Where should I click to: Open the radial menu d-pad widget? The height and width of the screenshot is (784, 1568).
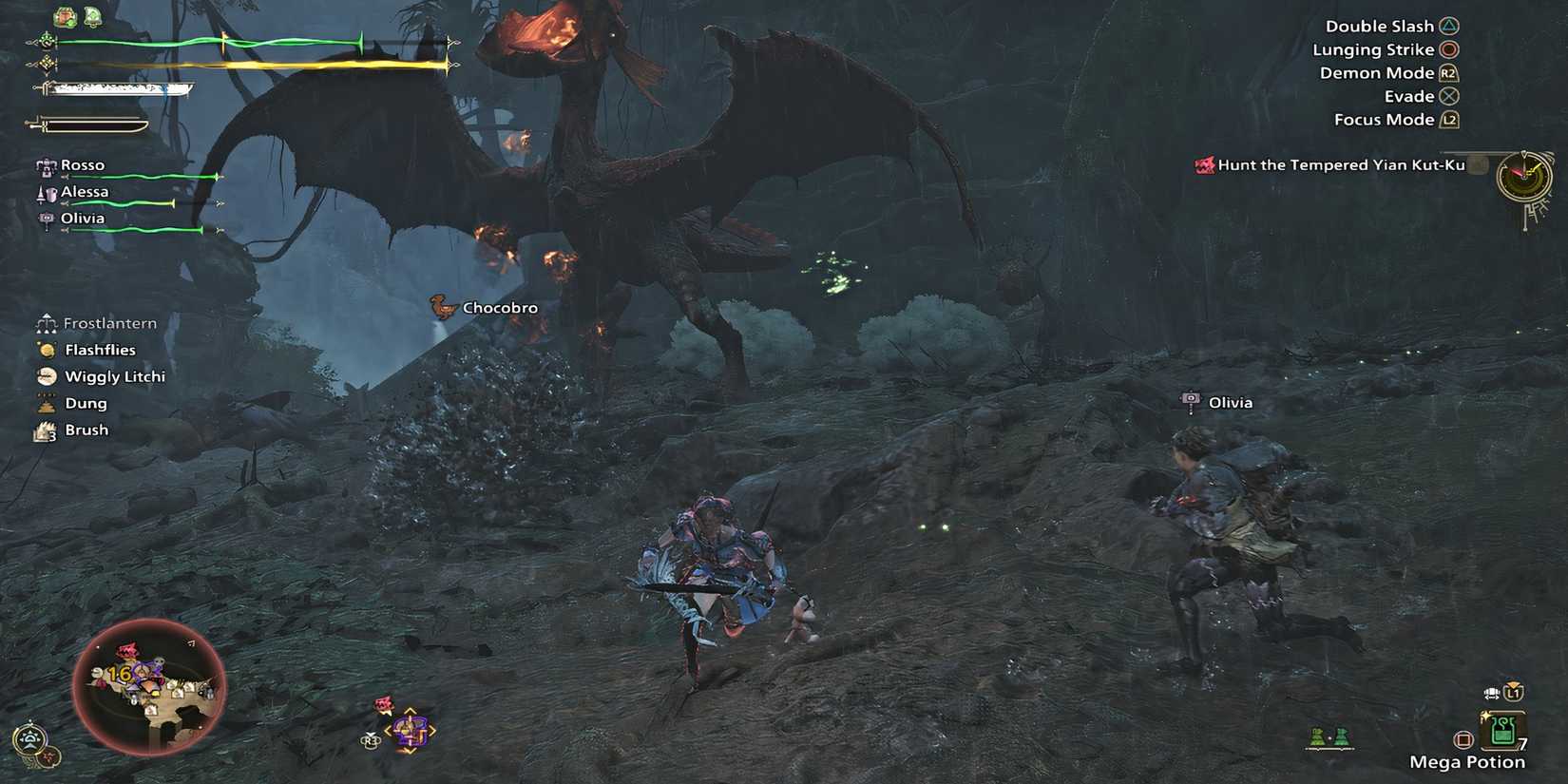click(x=409, y=729)
